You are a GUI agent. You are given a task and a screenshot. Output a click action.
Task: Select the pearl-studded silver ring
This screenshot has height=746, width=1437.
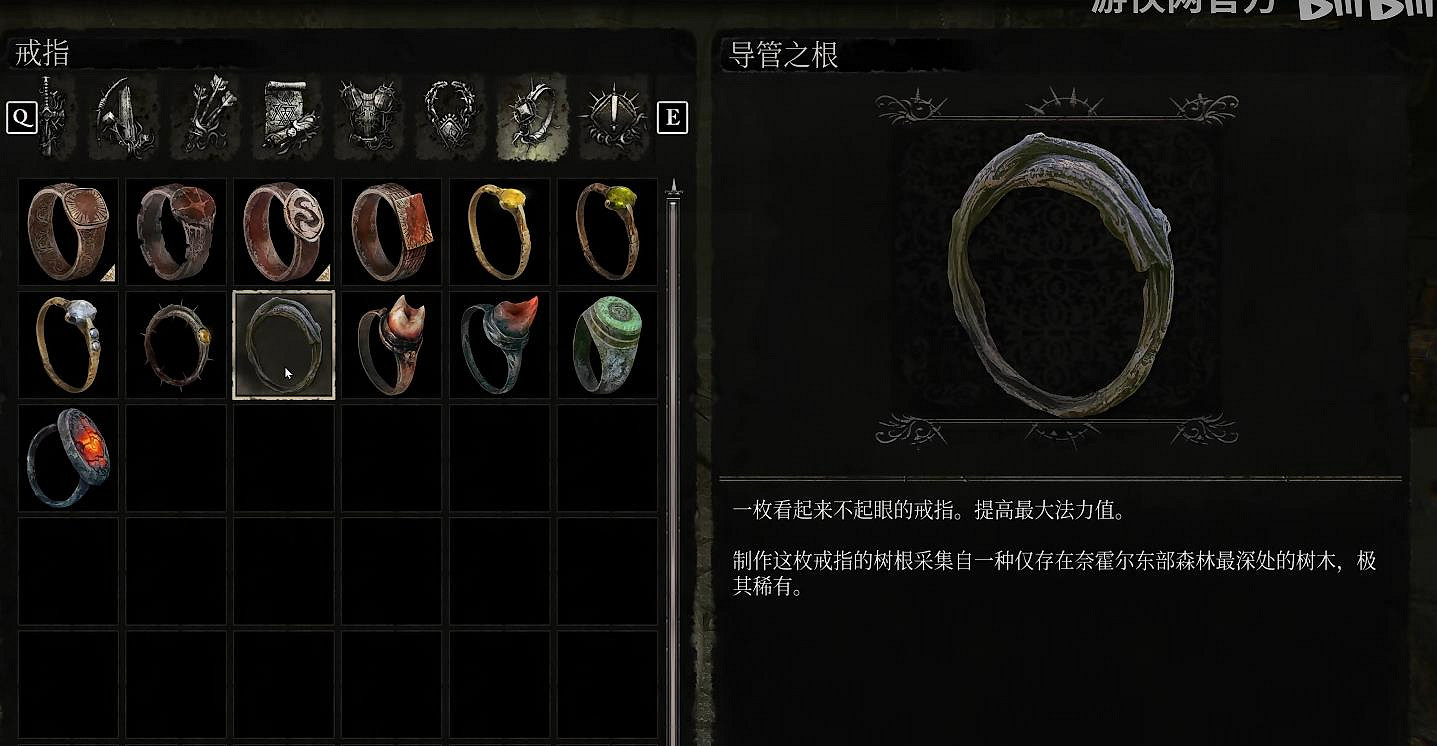coord(67,344)
